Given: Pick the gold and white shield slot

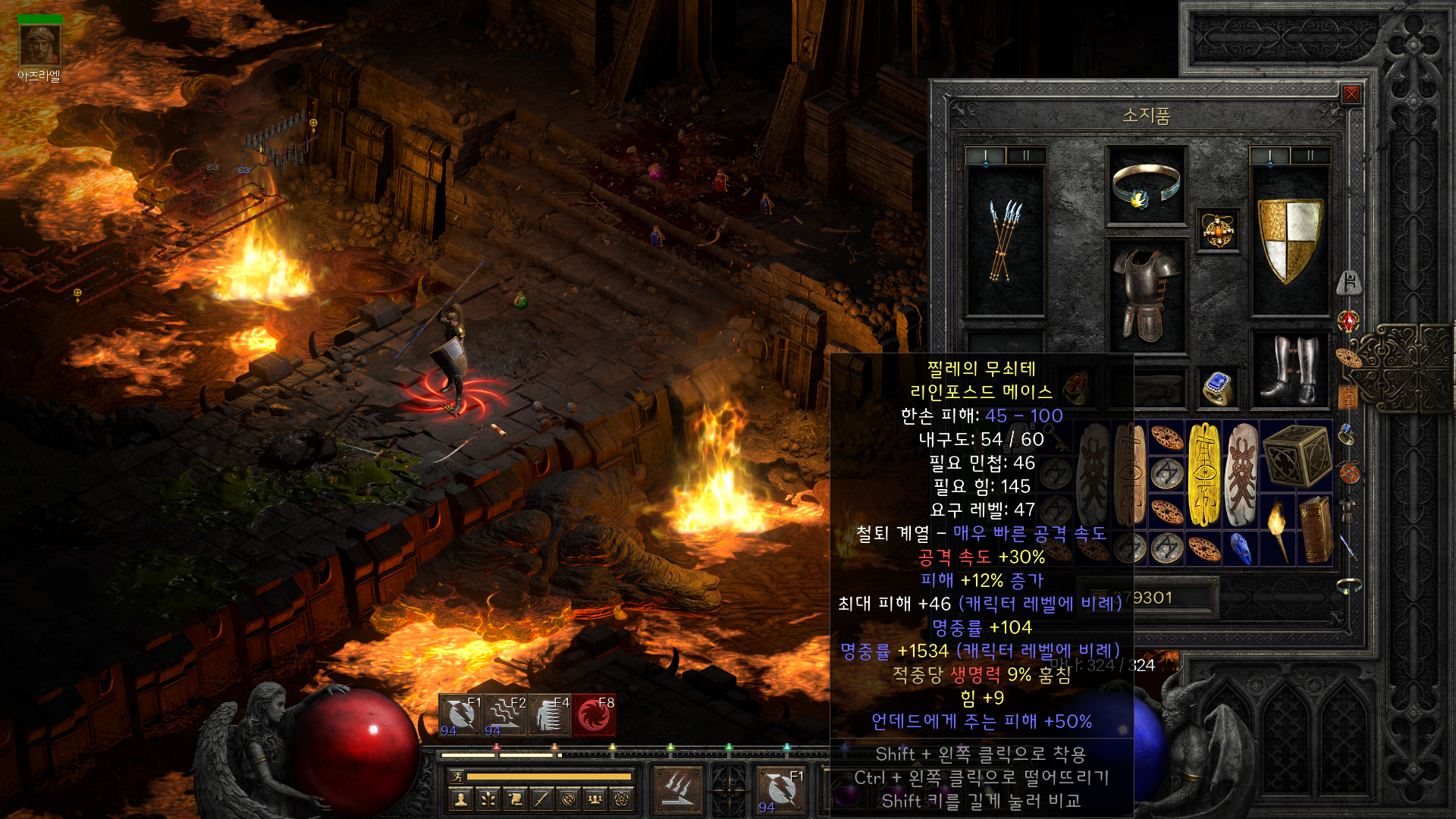Looking at the screenshot, I should point(1289,240).
